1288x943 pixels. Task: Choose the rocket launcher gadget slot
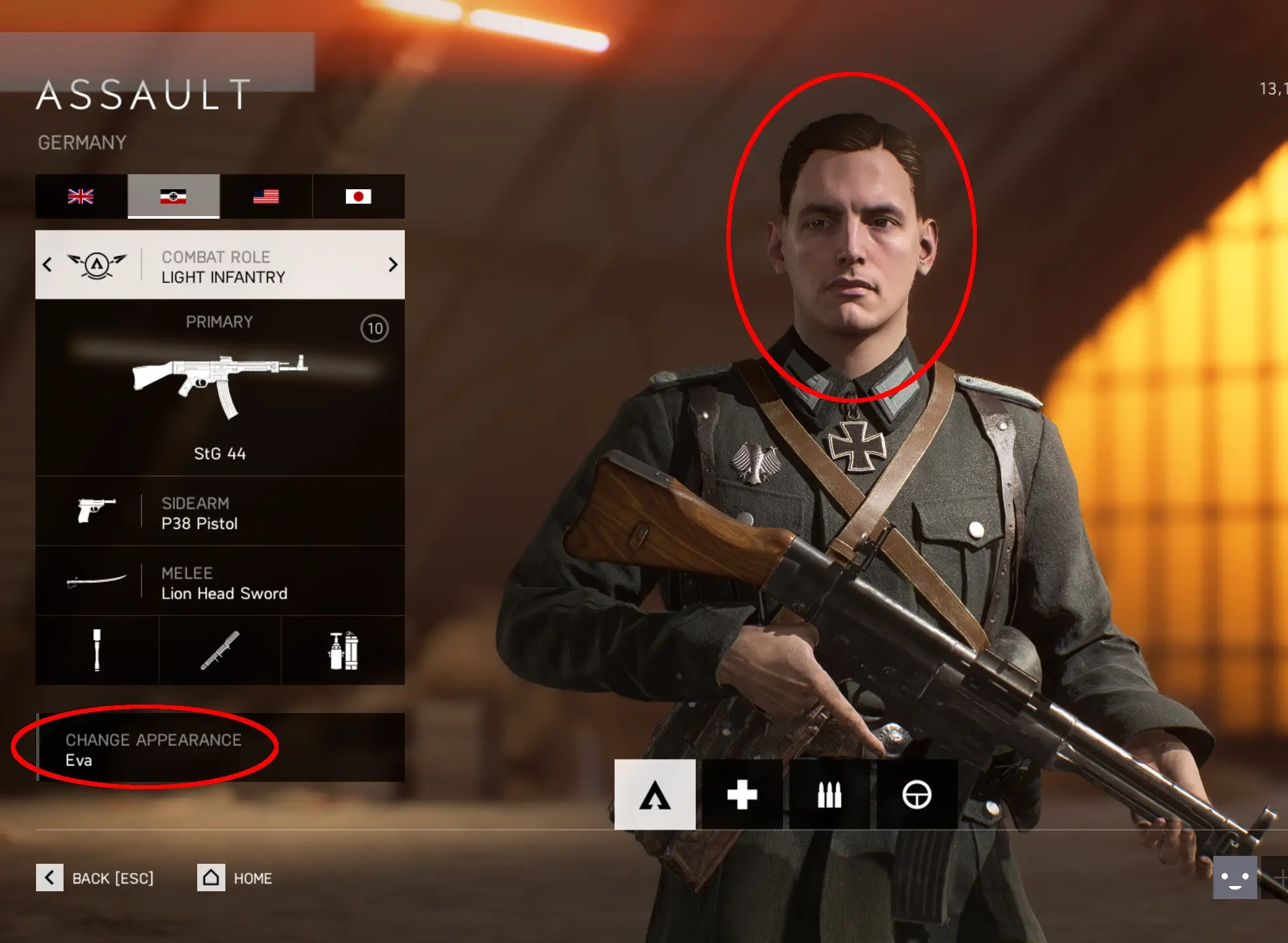tap(220, 650)
